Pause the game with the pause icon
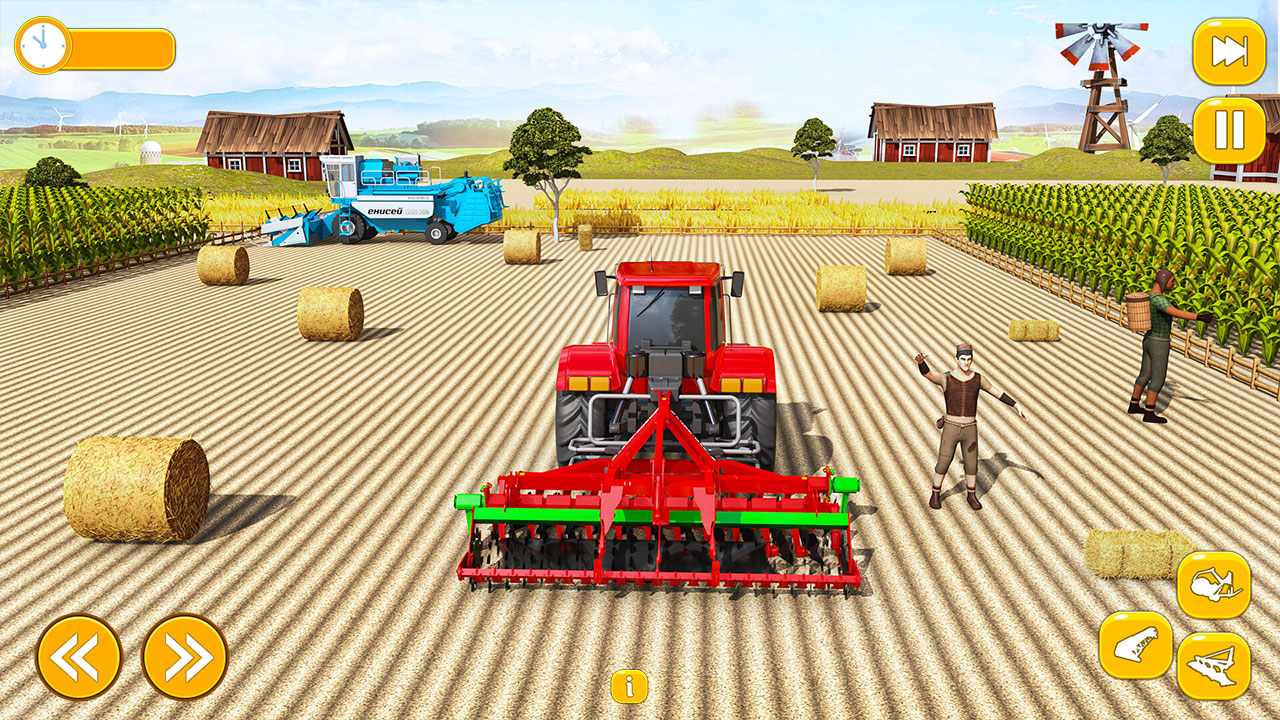This screenshot has height=720, width=1280. click(x=1232, y=131)
